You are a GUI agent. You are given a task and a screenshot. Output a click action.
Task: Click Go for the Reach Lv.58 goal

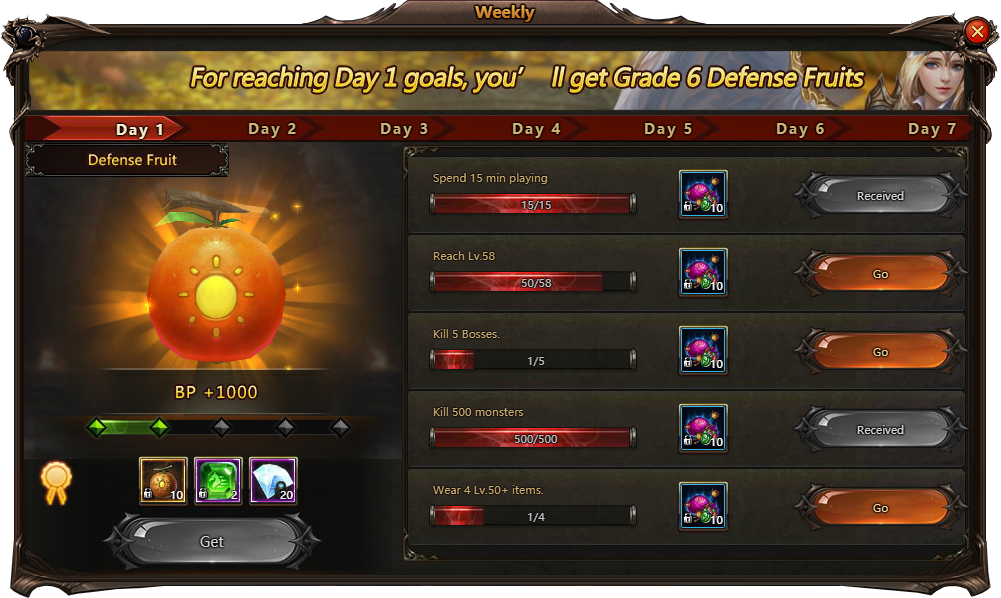tap(880, 274)
